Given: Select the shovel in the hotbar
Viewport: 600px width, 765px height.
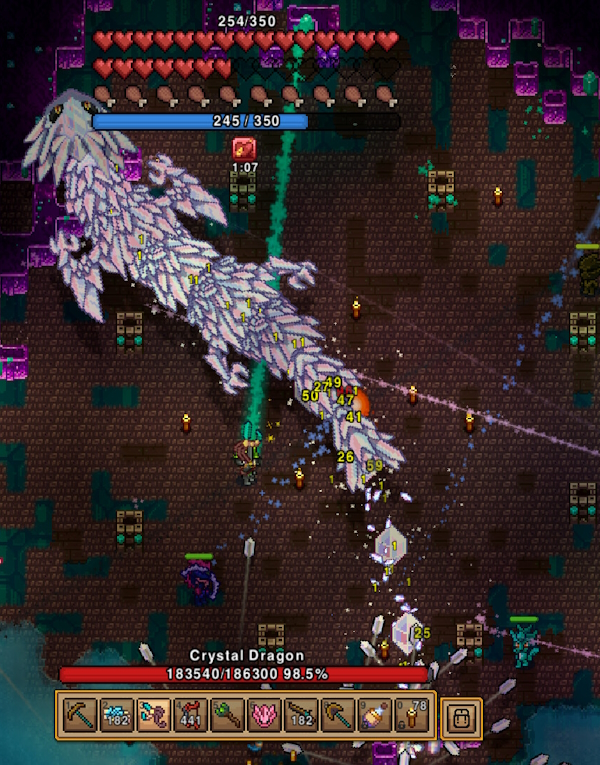Looking at the screenshot, I should click(337, 717).
